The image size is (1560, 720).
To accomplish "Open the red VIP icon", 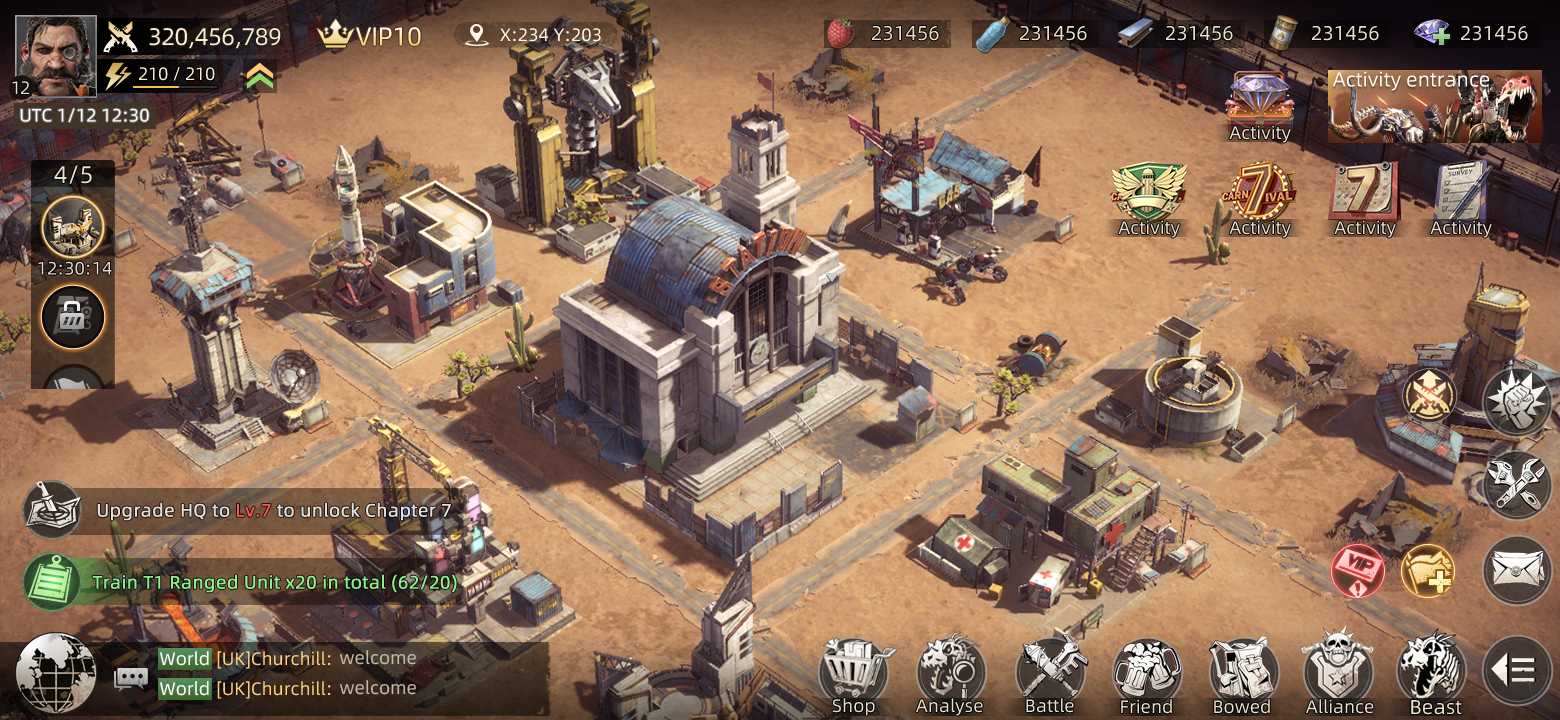I will coord(1360,570).
